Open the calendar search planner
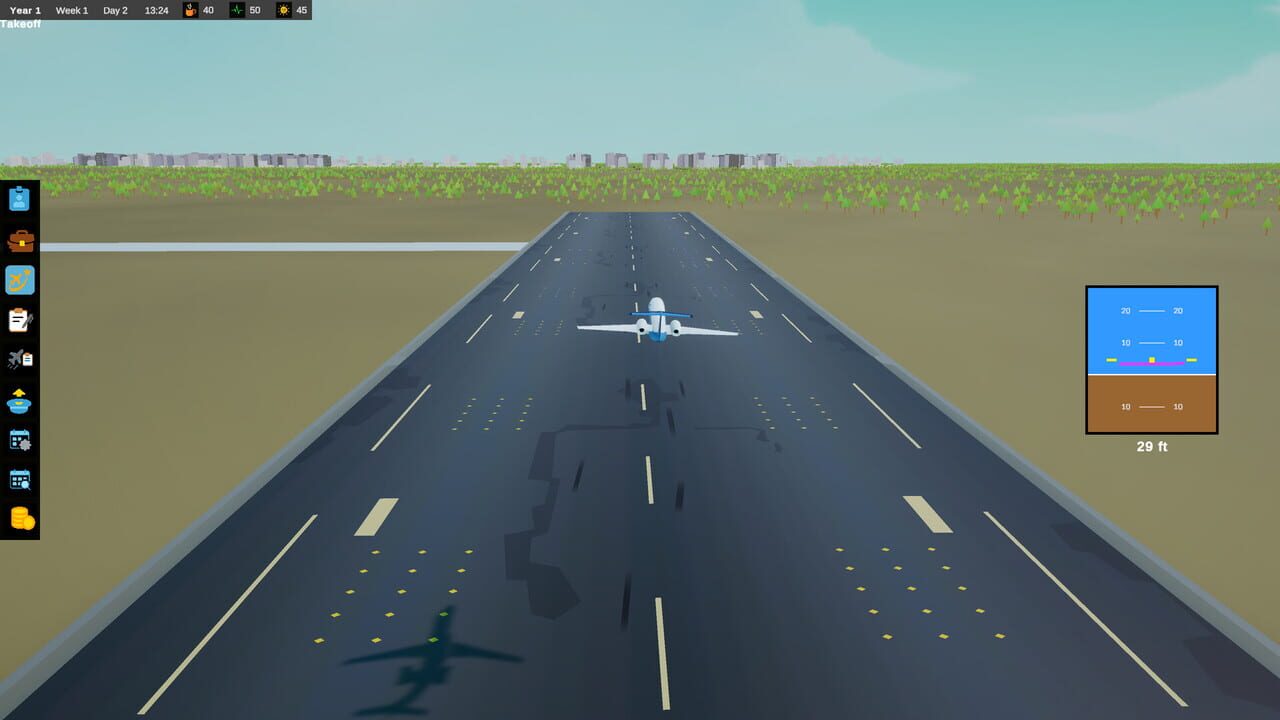The width and height of the screenshot is (1280, 720). click(20, 479)
